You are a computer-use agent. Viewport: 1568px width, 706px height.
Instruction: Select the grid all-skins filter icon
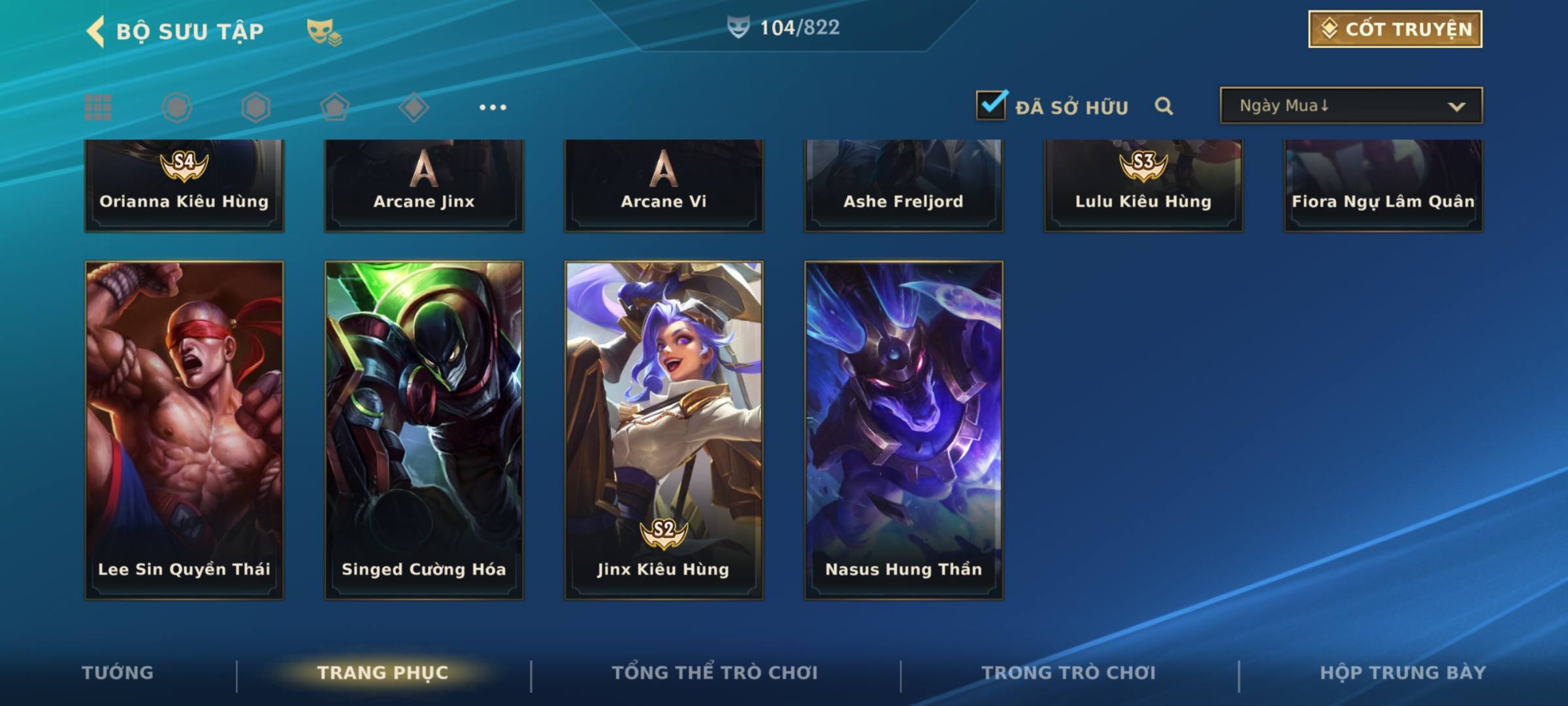tap(98, 107)
